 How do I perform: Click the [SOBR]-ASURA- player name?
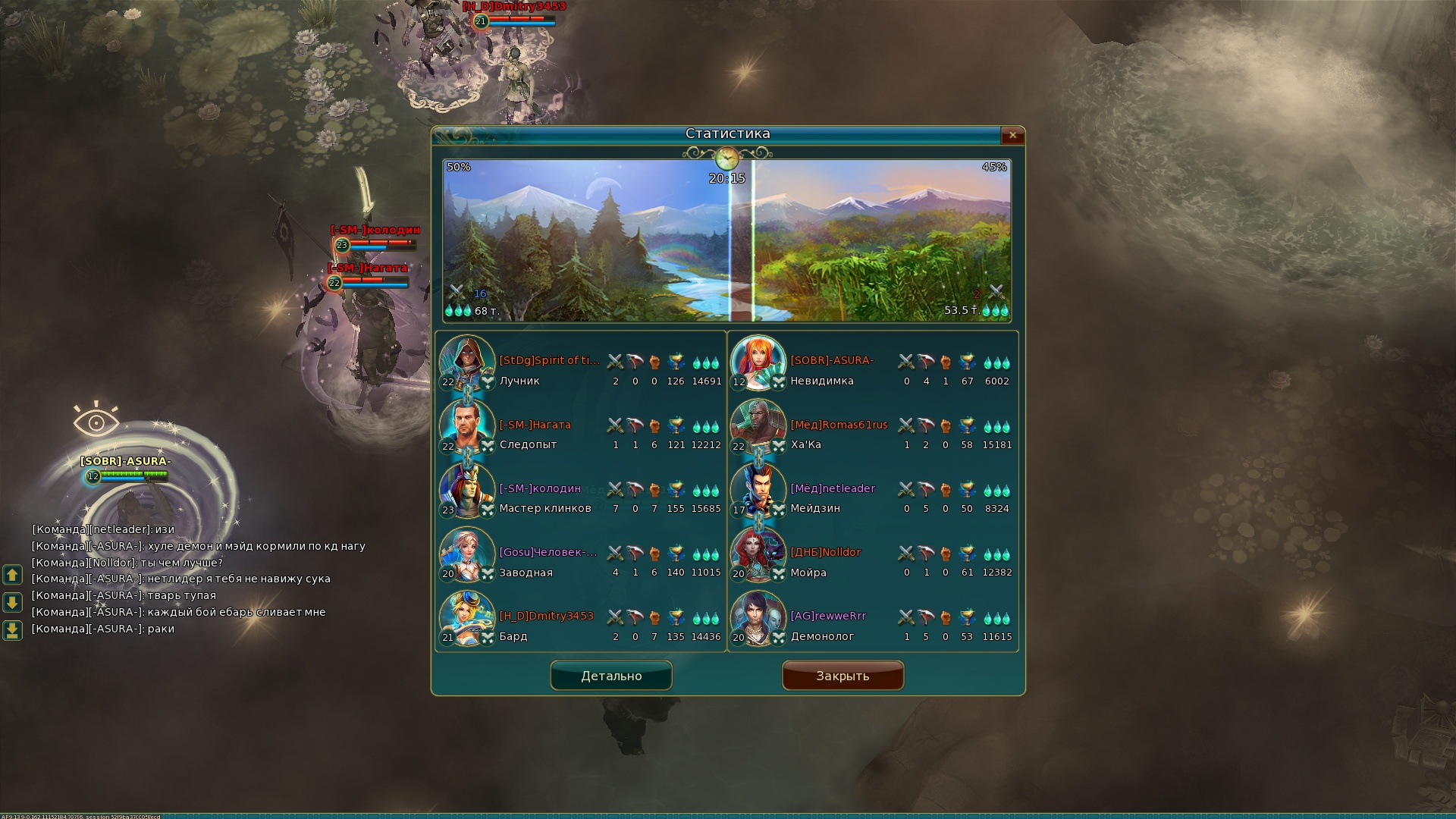[x=832, y=360]
